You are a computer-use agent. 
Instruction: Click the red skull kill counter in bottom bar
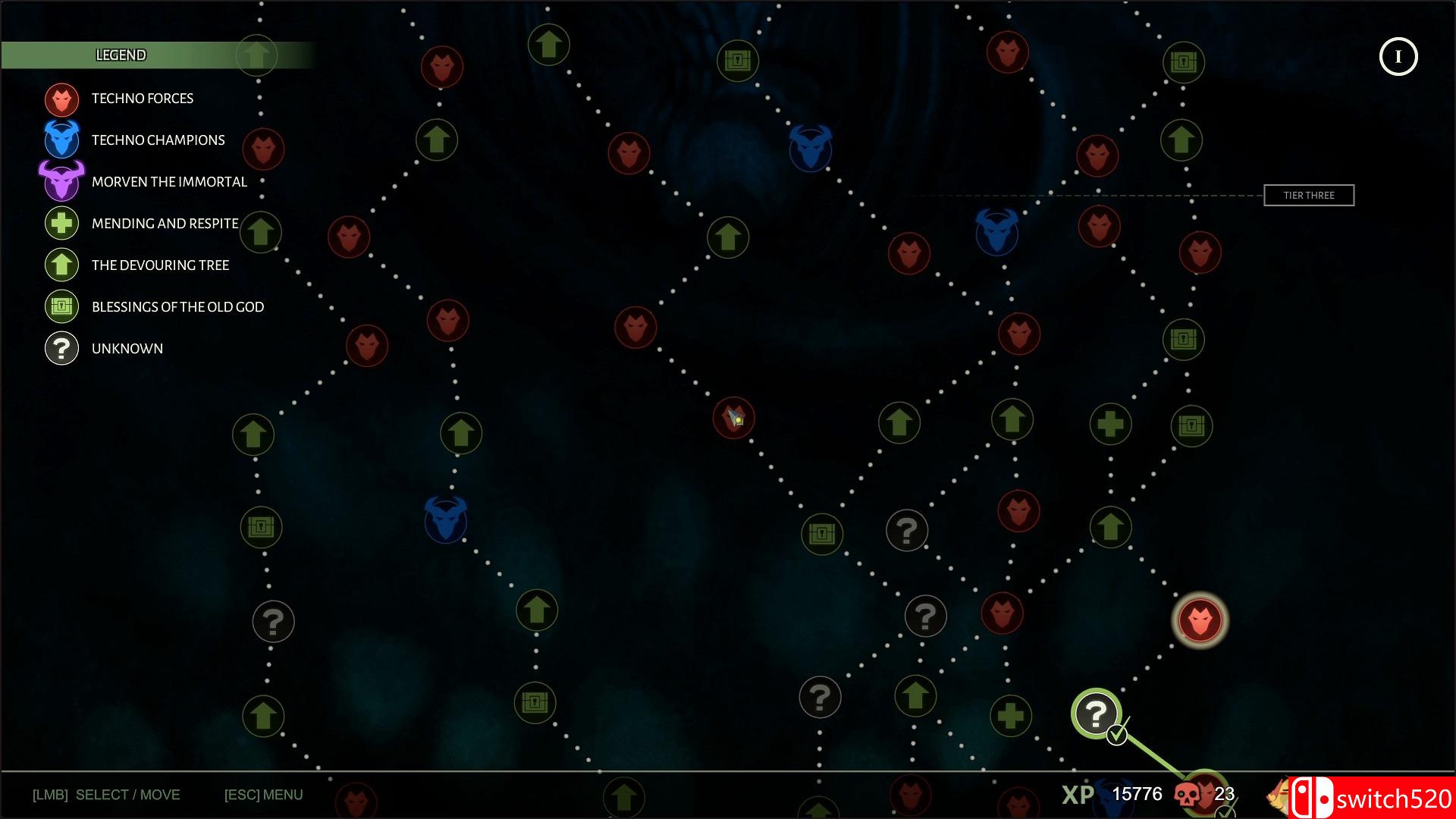pyautogui.click(x=1188, y=795)
